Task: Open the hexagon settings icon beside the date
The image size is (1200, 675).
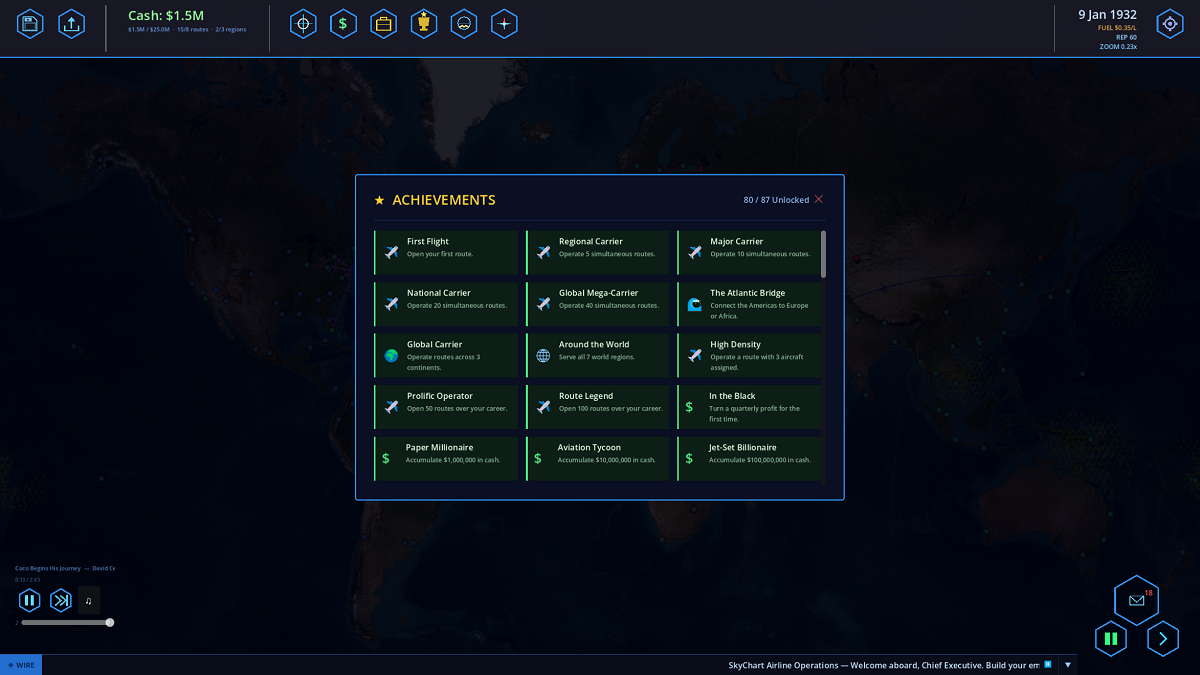Action: coord(1169,24)
